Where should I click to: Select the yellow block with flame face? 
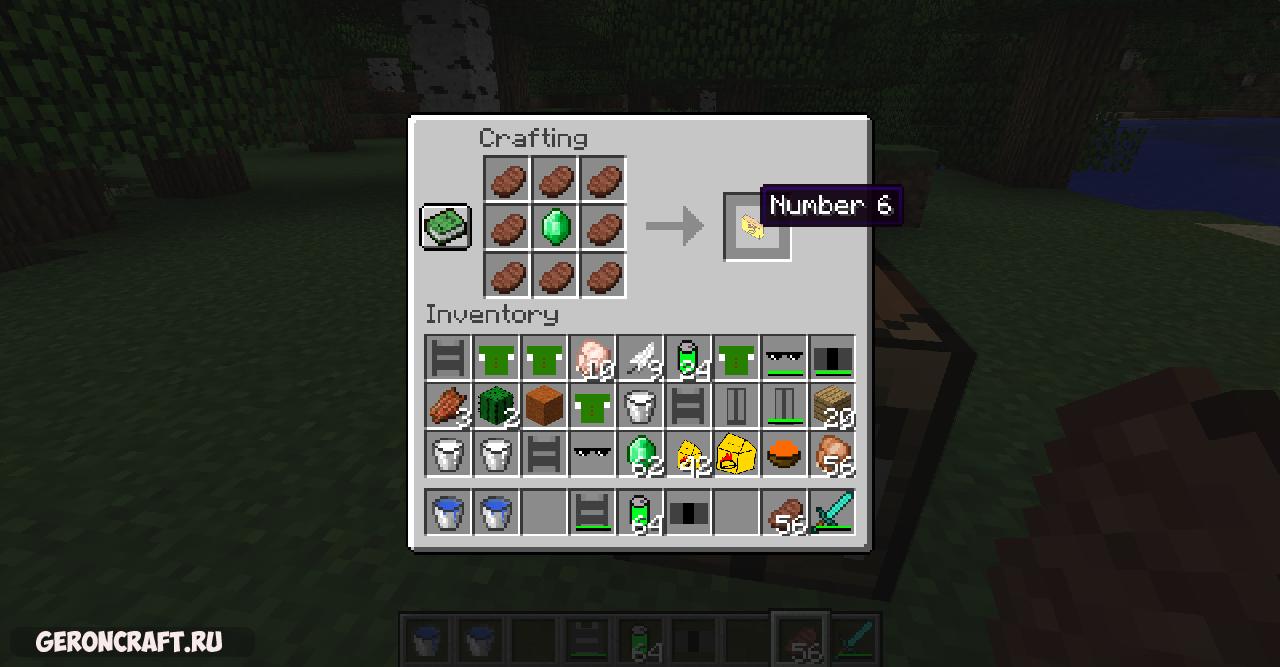coord(736,455)
